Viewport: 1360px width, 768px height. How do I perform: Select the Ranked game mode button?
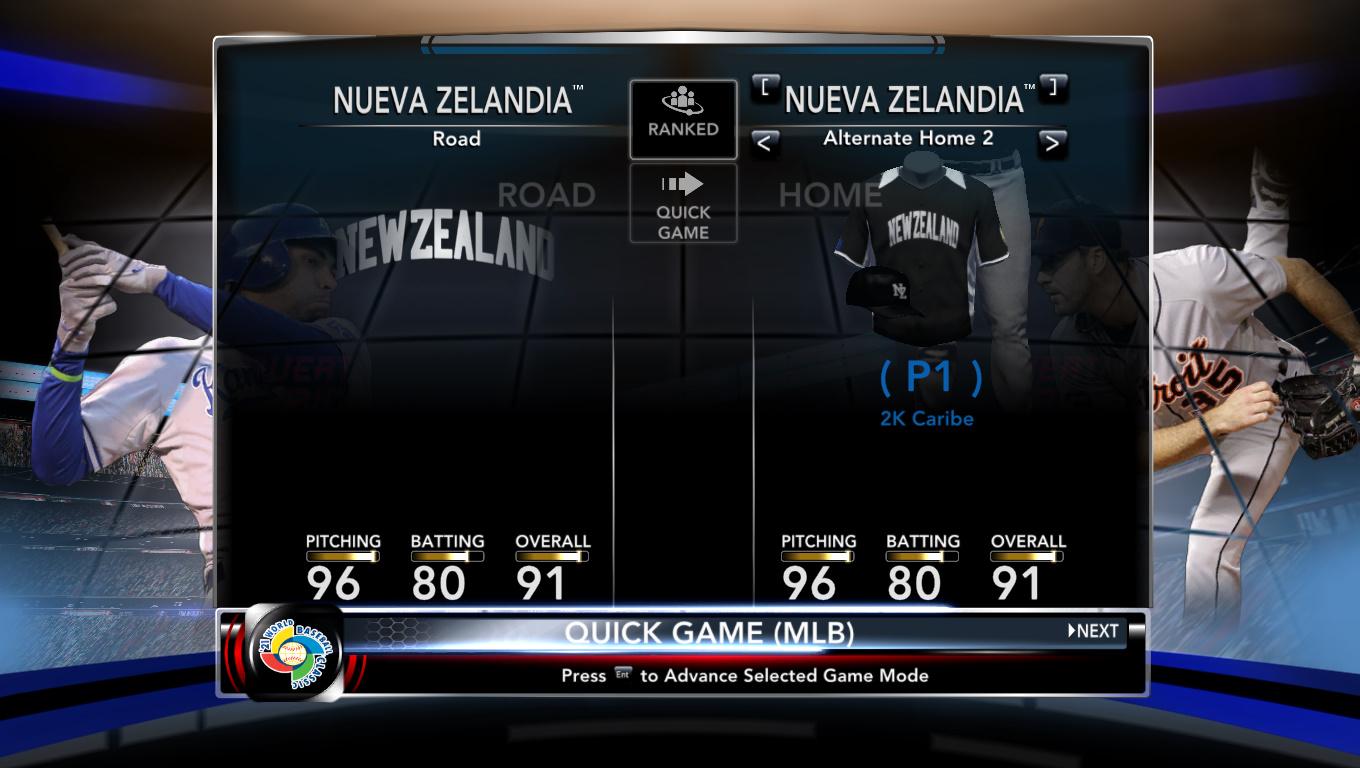[x=683, y=119]
